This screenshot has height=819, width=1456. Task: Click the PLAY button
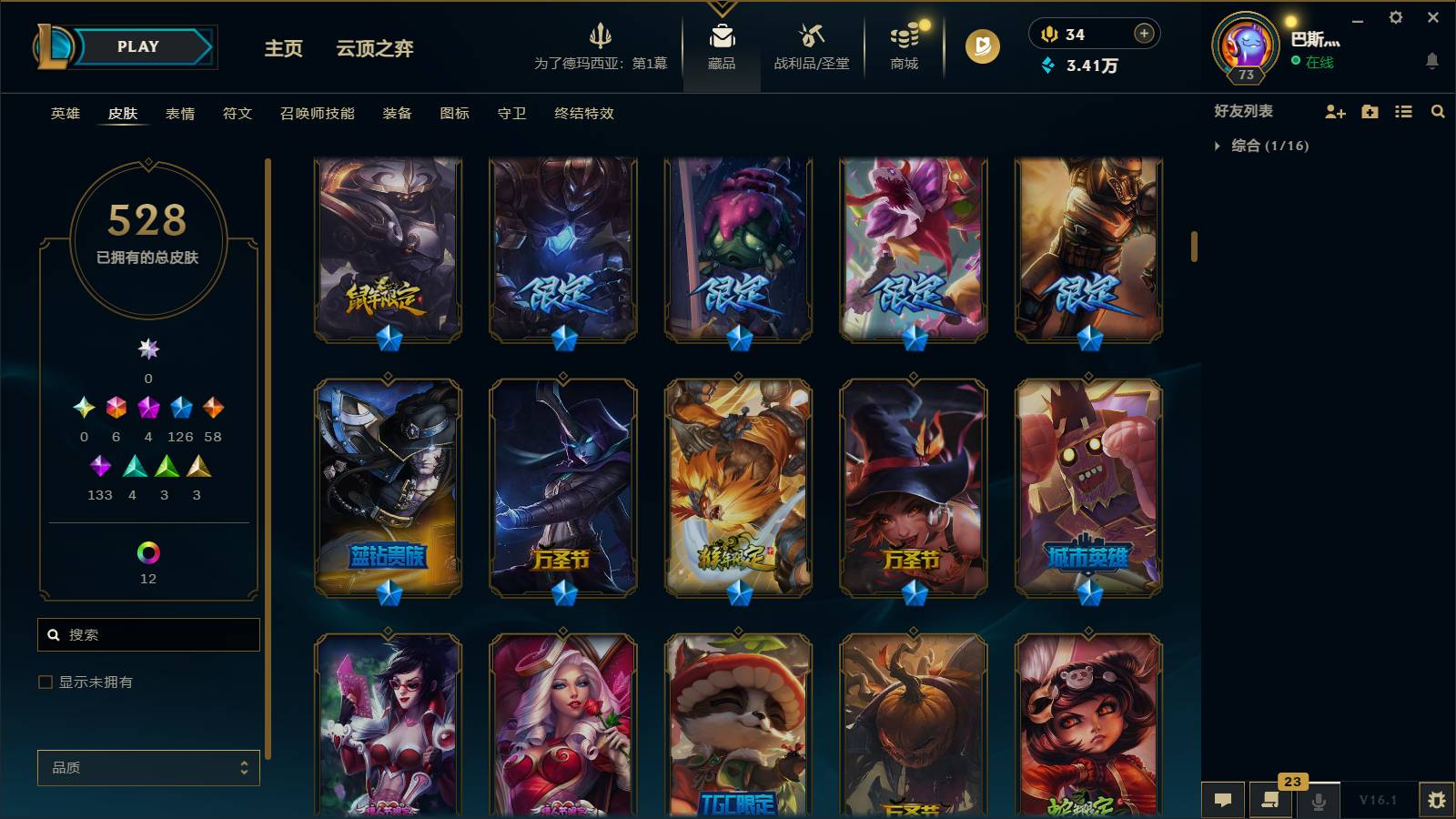pyautogui.click(x=136, y=46)
